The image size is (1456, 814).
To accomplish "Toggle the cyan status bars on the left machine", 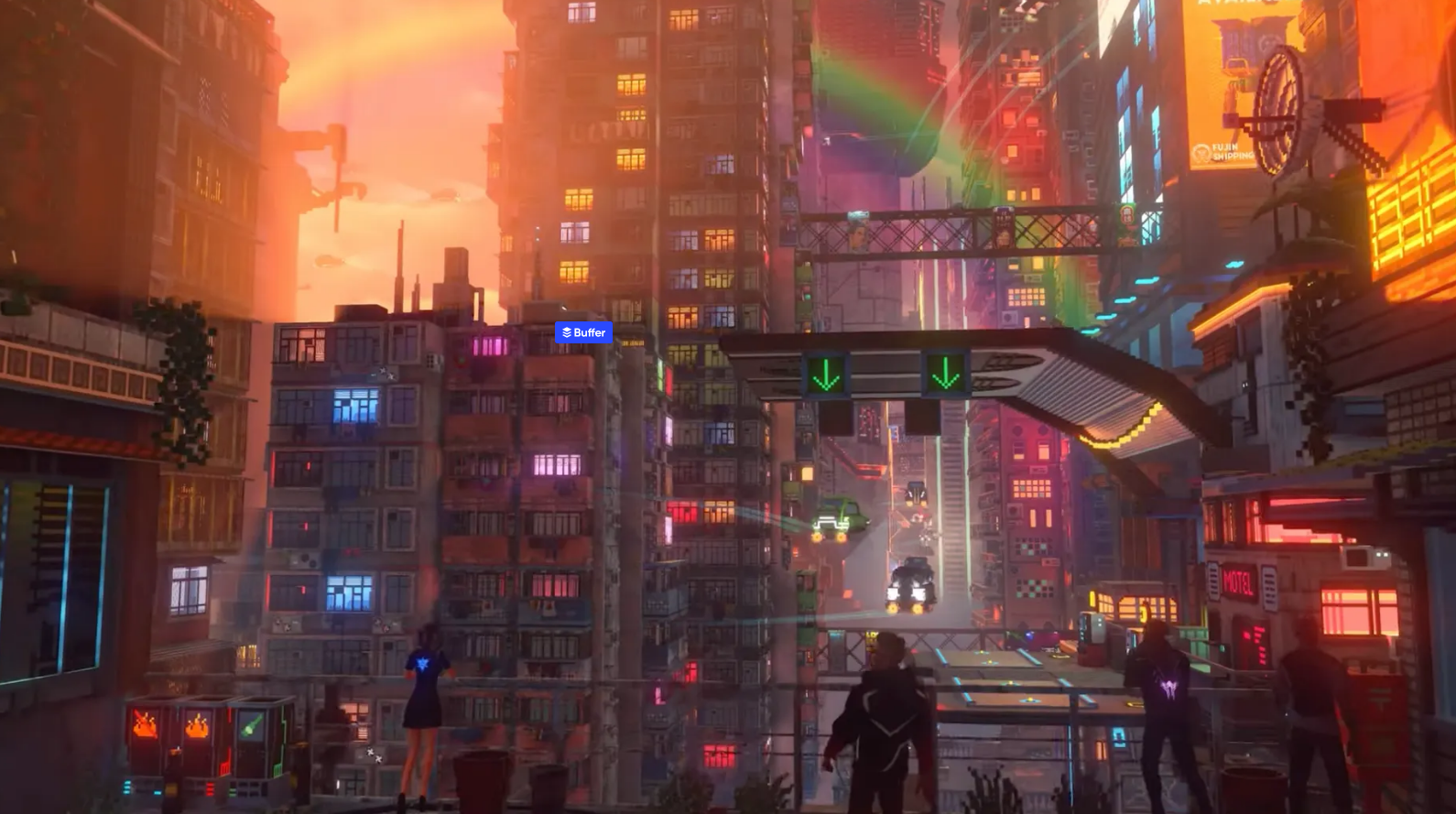I will coord(128,786).
